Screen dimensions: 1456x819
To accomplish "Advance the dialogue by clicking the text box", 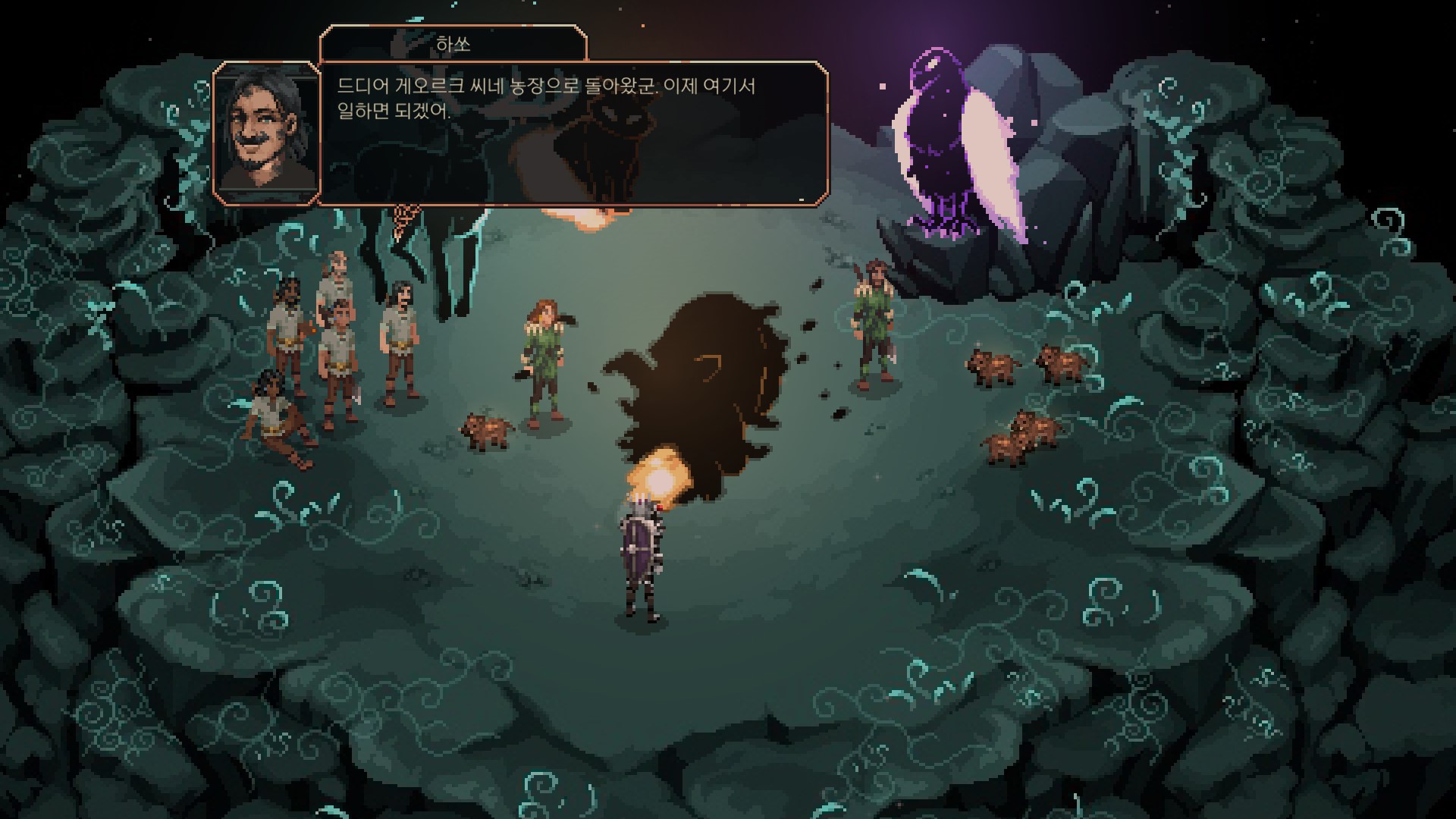I will [x=573, y=133].
